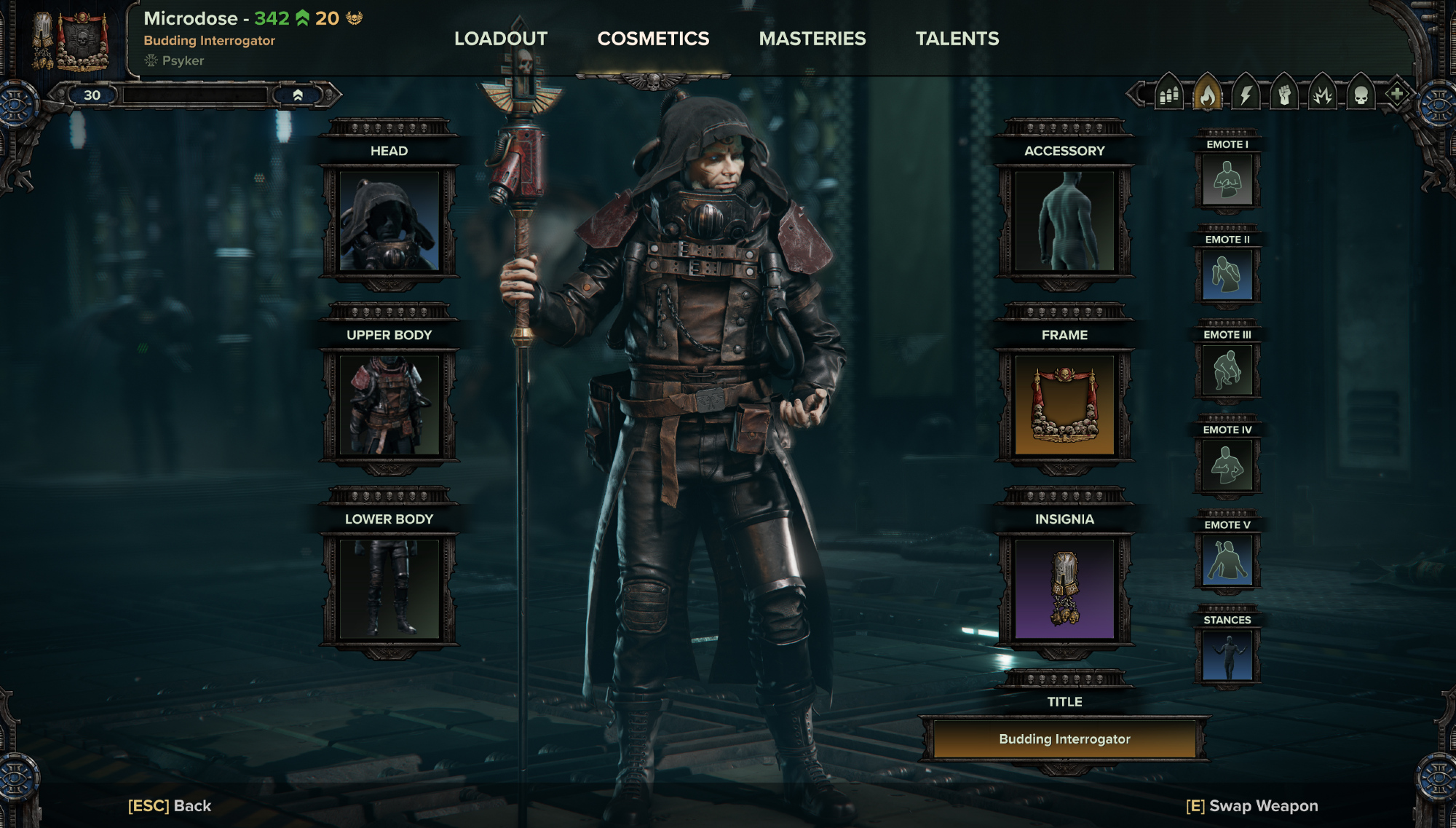
Task: Switch to the Masteries tab
Action: tap(812, 39)
